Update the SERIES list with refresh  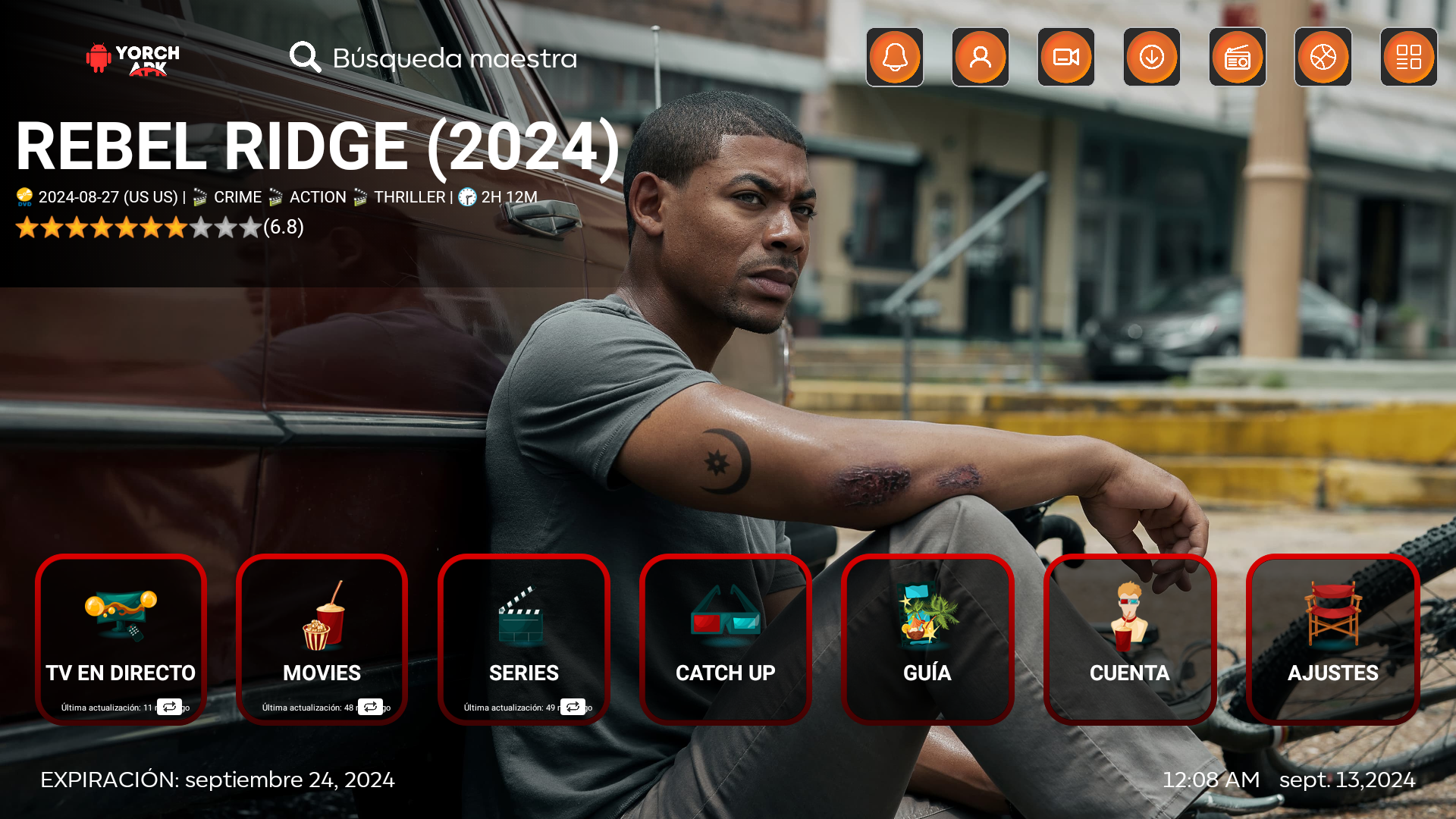573,707
